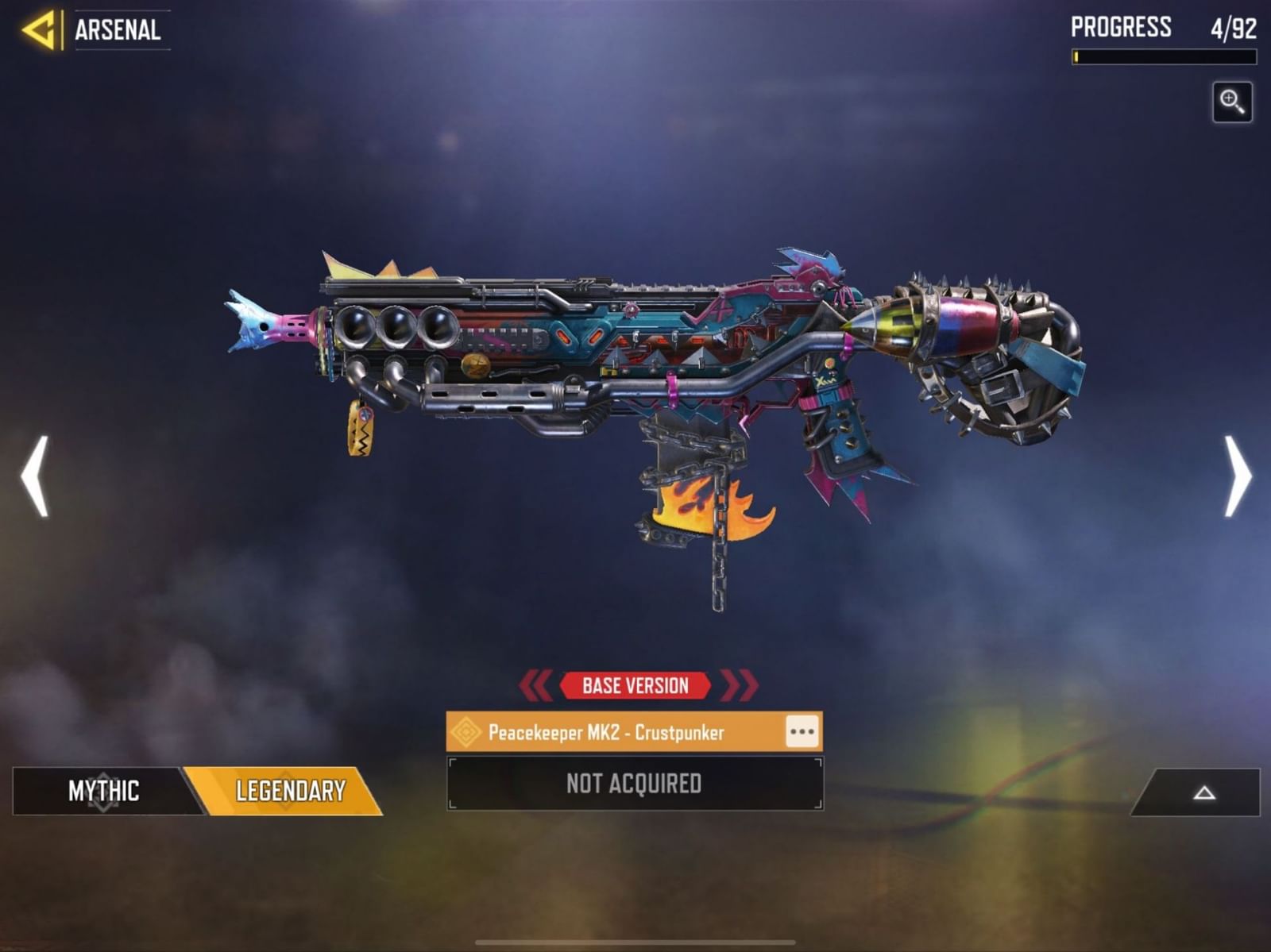Select the Mythic diamond emblem icon

[103, 792]
